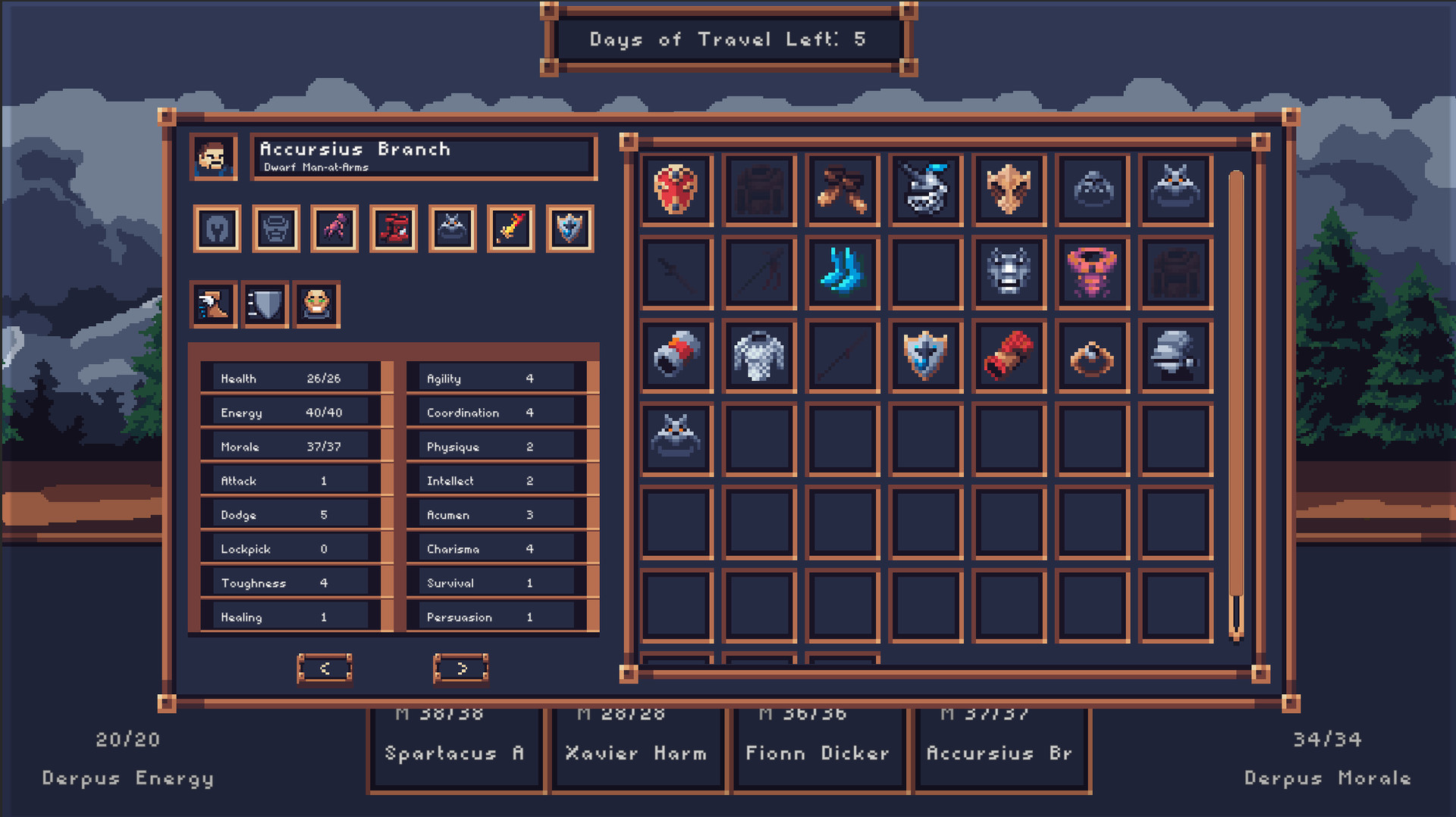
Task: Pick the red dynamite bundle item
Action: click(1009, 356)
